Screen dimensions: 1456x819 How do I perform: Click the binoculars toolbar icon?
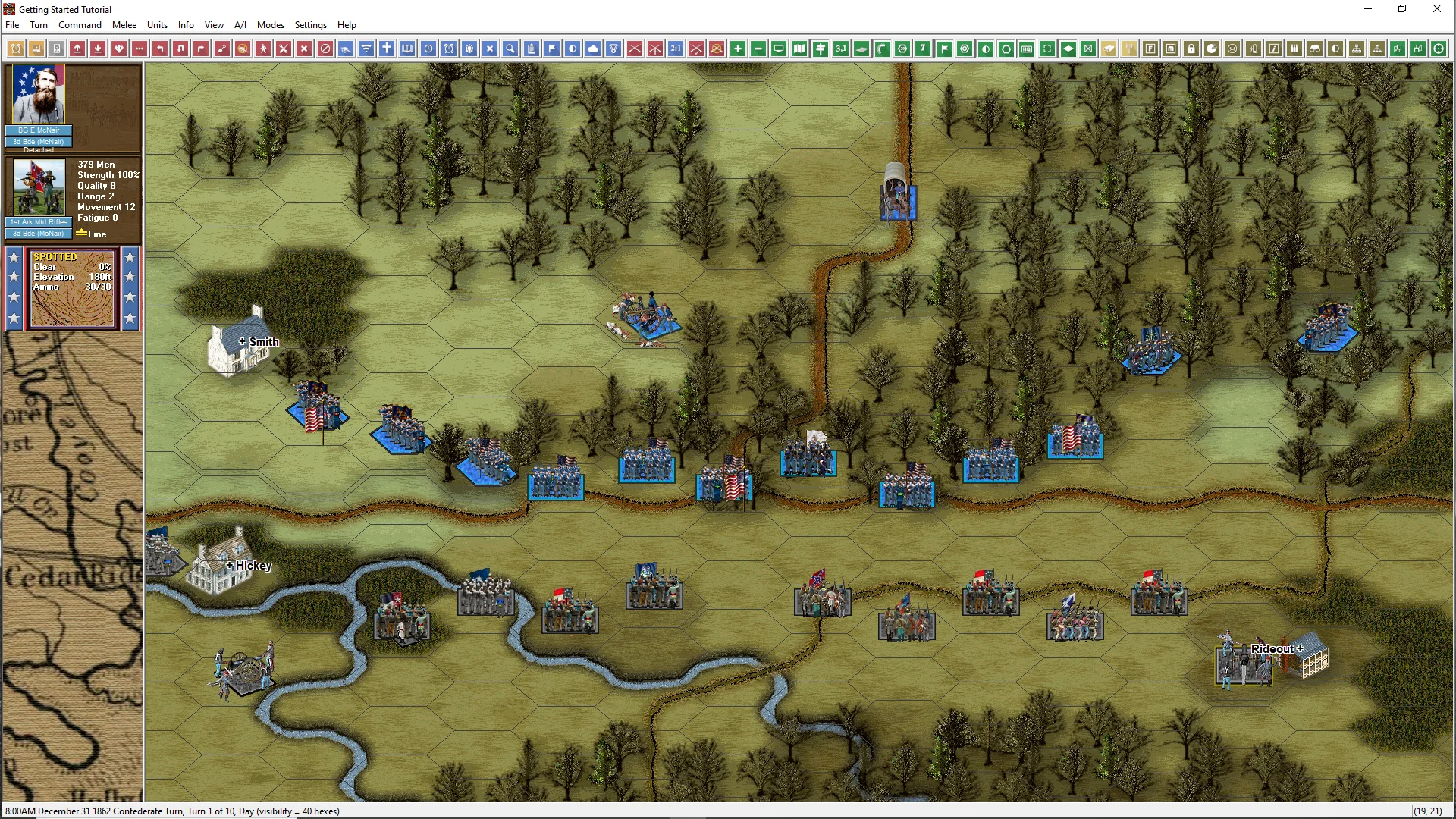(1315, 49)
